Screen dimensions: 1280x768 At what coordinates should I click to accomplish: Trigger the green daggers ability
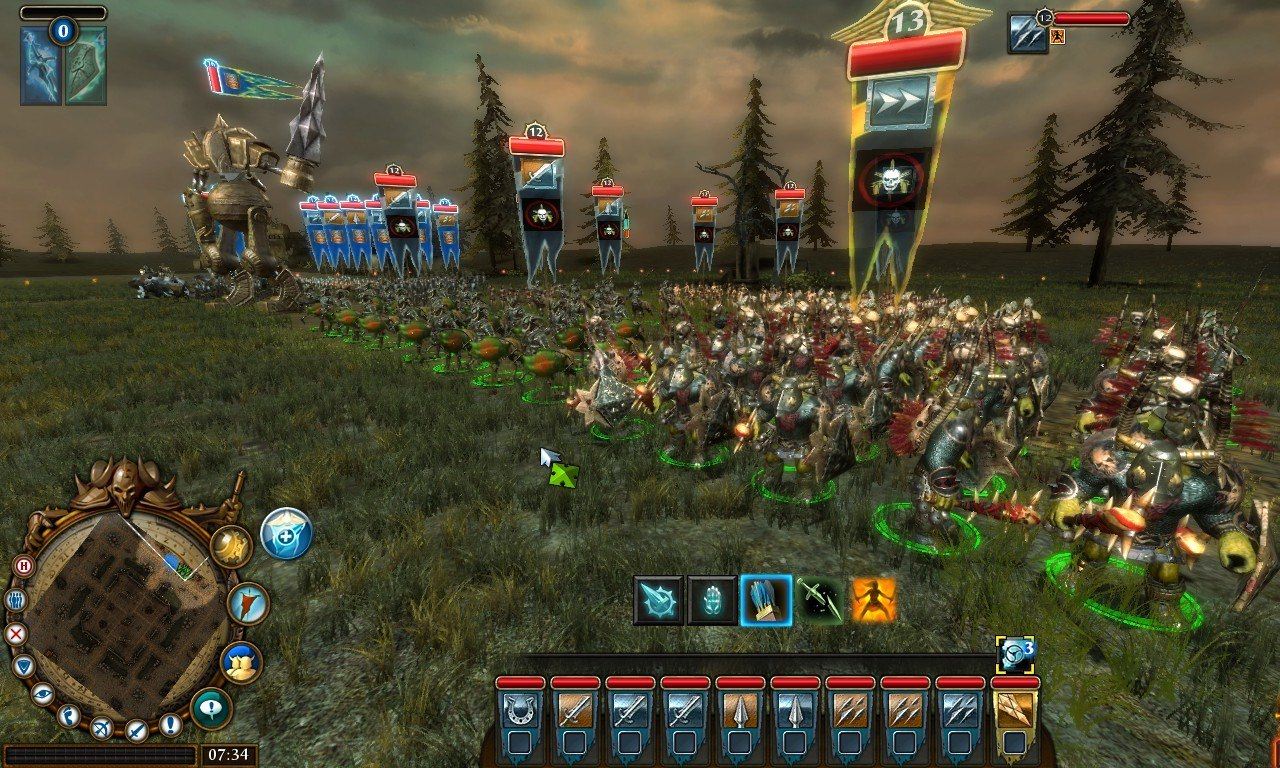[820, 600]
